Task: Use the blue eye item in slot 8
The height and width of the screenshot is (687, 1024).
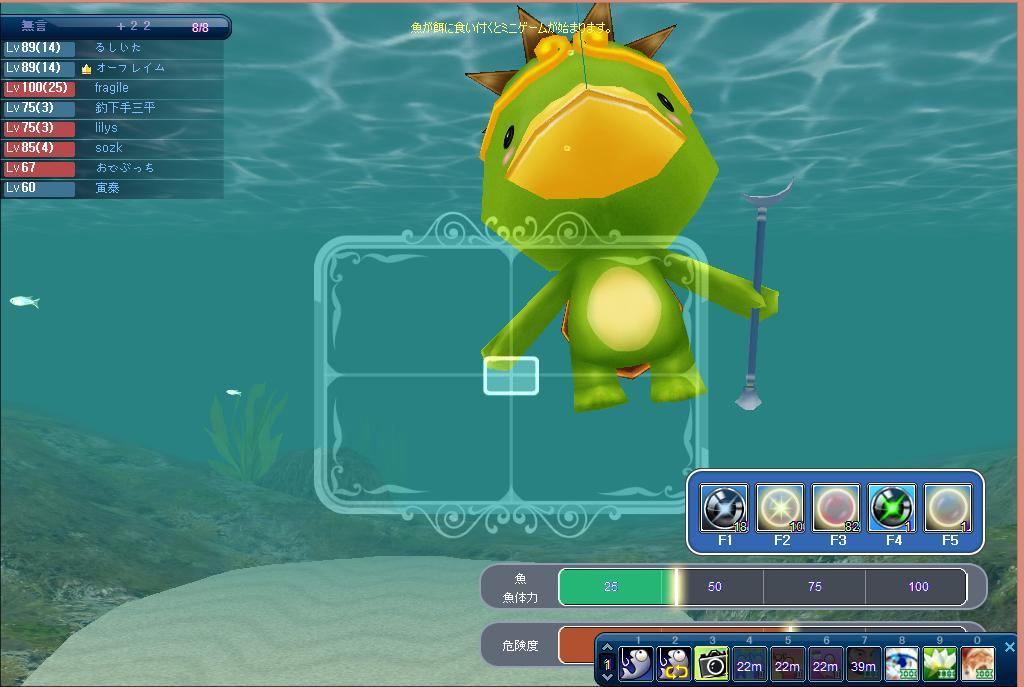Action: [901, 663]
